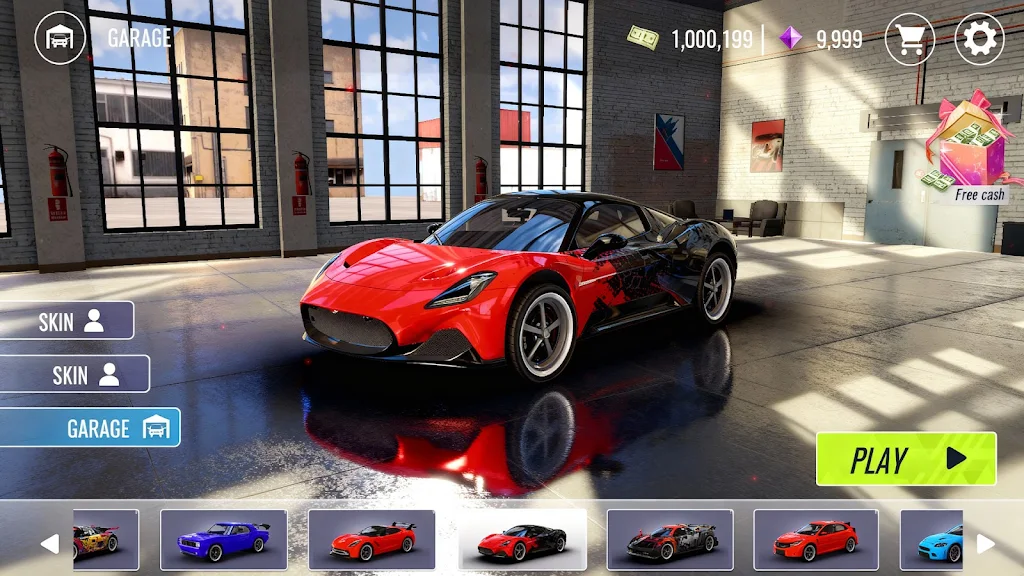Tap the green cash stack icon
1024x576 pixels.
click(x=643, y=38)
